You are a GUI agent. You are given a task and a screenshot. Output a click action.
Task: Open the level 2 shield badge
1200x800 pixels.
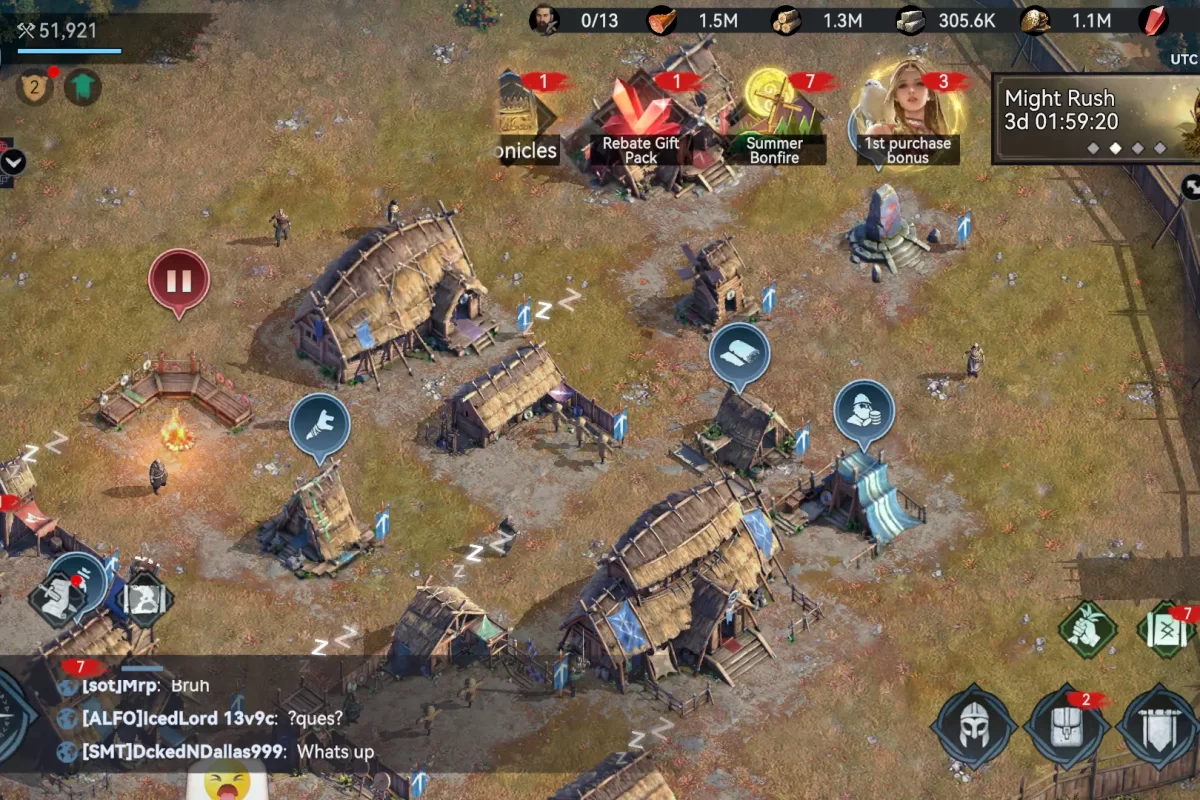coord(33,88)
